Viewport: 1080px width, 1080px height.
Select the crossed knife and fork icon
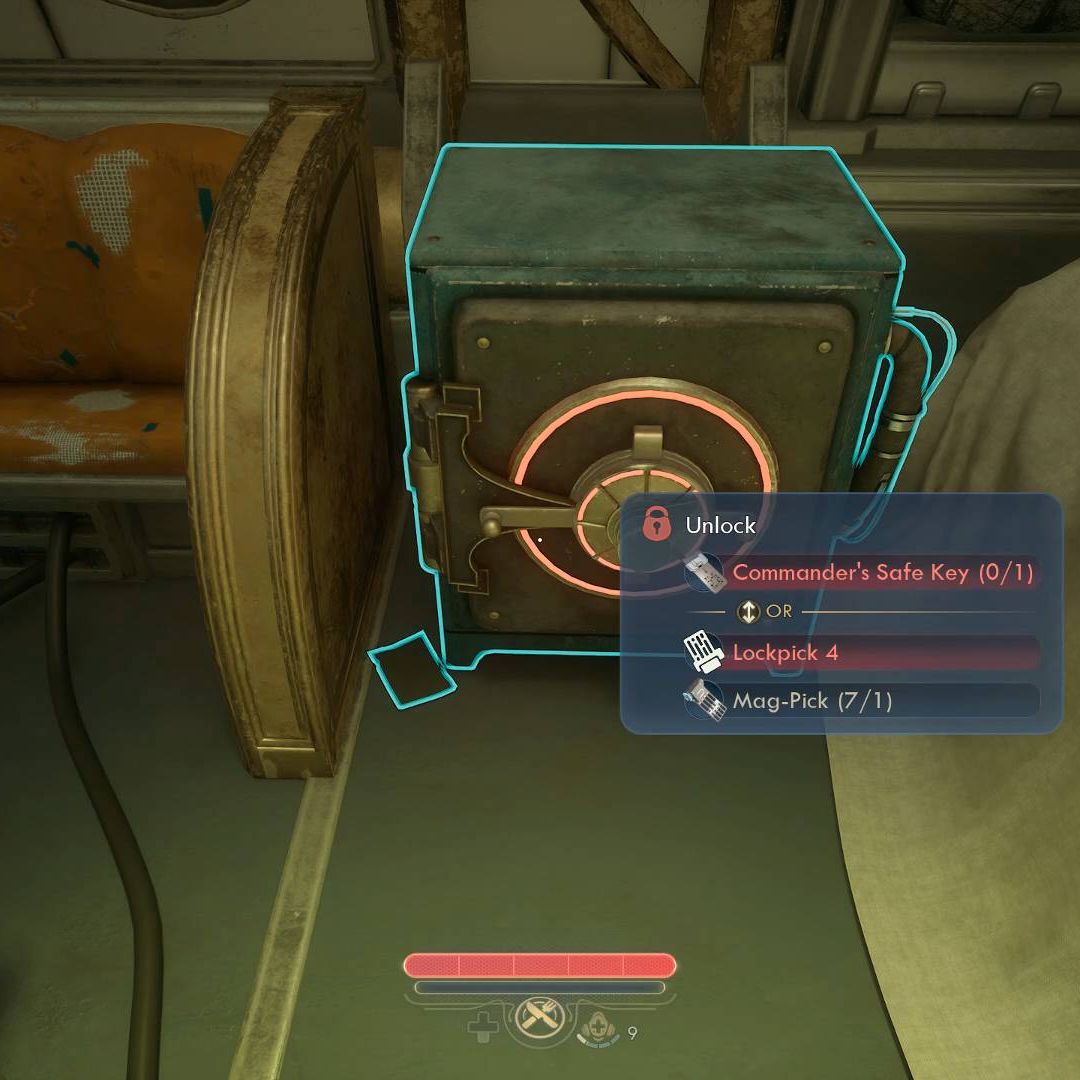pyautogui.click(x=541, y=1024)
